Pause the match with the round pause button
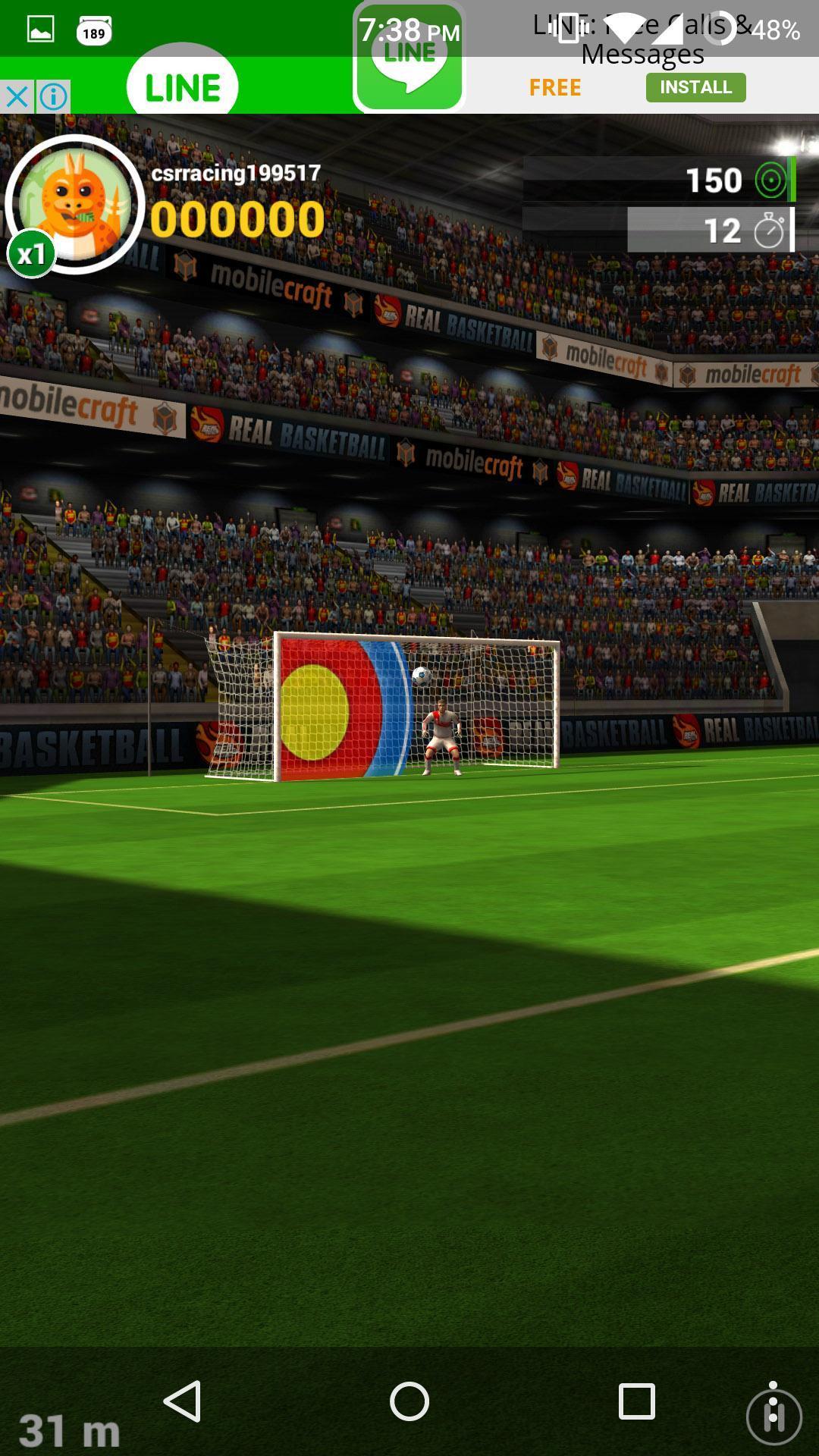 click(773, 1416)
